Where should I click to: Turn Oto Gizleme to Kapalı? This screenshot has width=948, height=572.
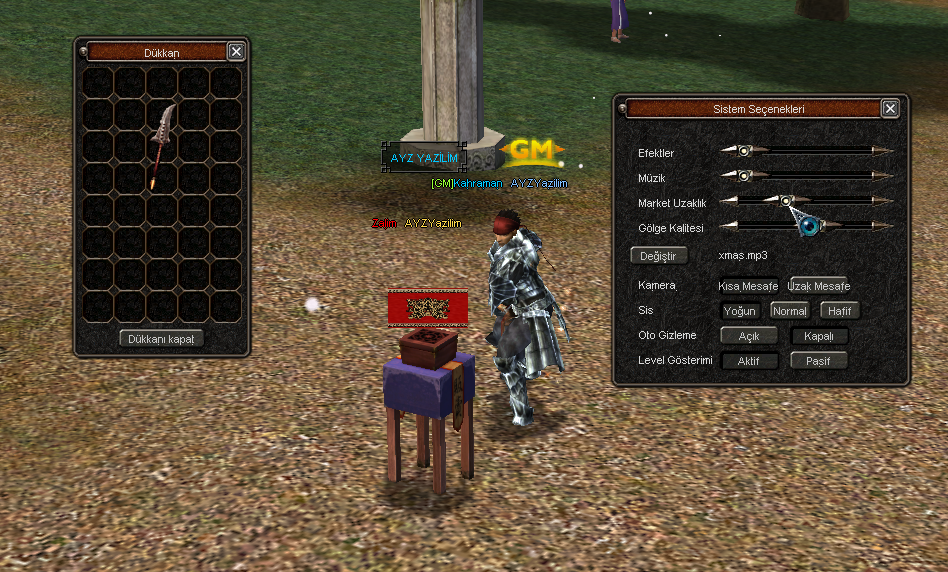pos(818,336)
